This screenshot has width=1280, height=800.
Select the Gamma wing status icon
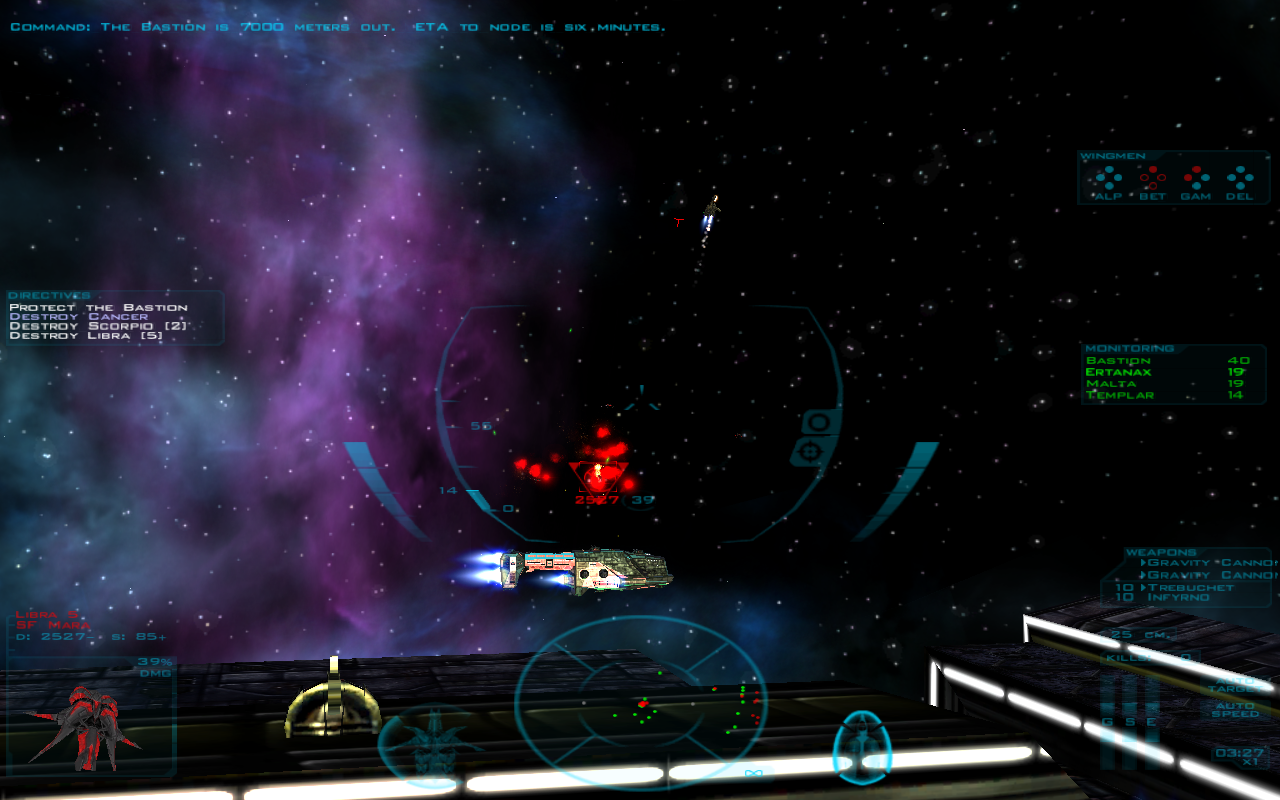(1196, 179)
